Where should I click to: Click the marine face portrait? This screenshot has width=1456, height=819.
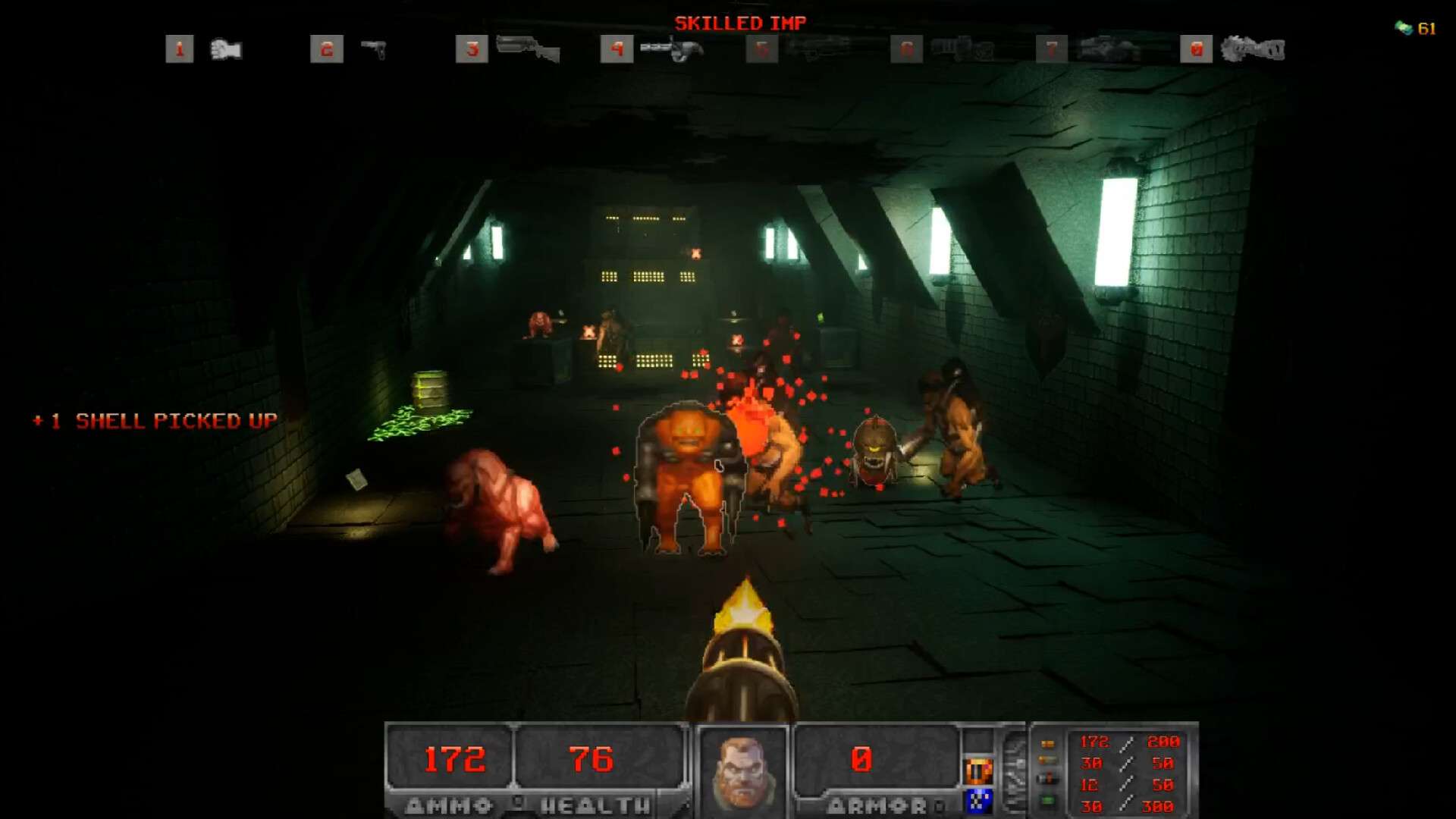[x=742, y=772]
